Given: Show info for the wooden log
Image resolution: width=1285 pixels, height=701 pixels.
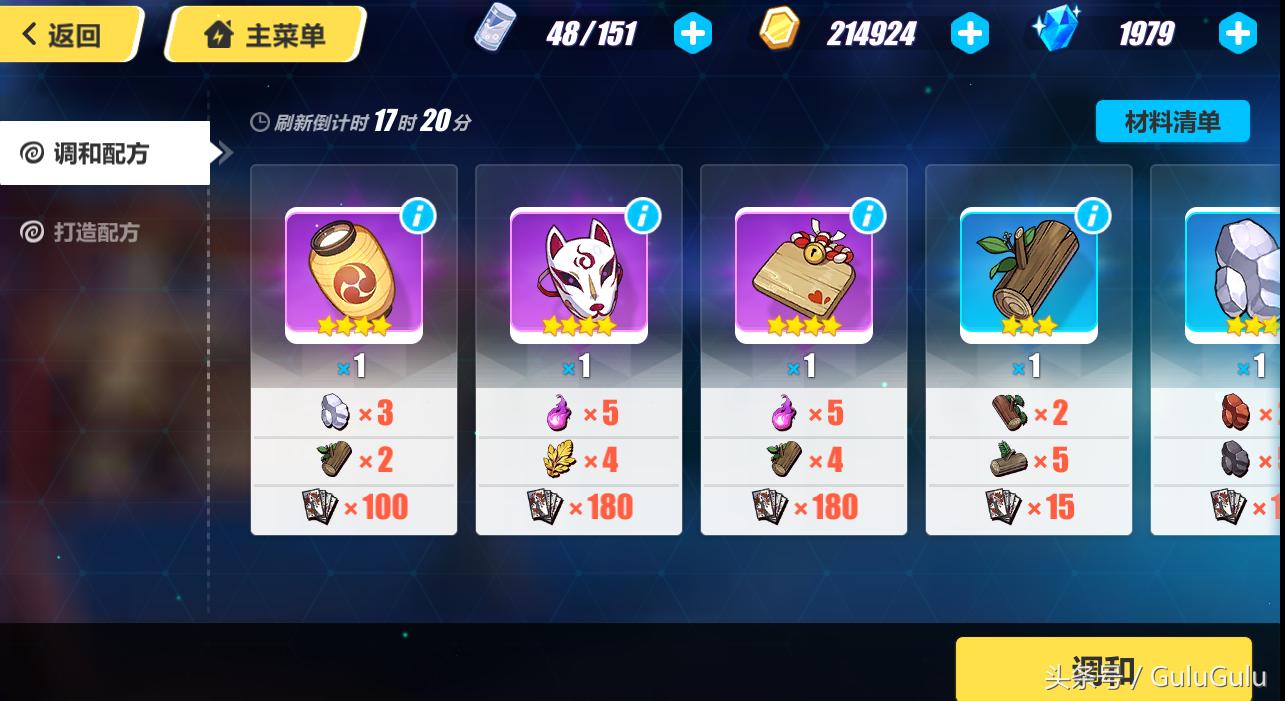Looking at the screenshot, I should 1093,215.
